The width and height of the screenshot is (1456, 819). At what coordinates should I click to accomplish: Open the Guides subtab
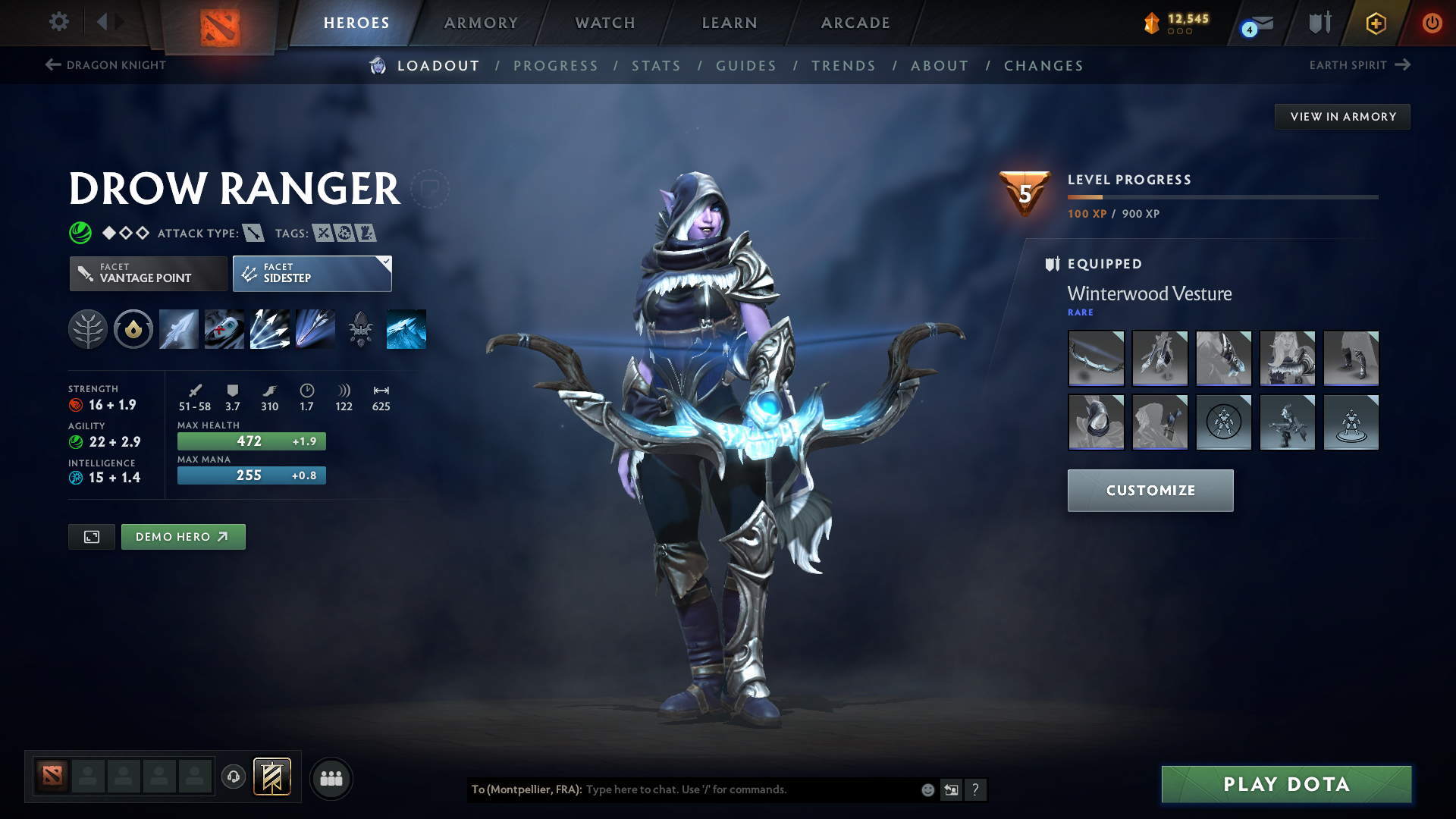pos(746,66)
